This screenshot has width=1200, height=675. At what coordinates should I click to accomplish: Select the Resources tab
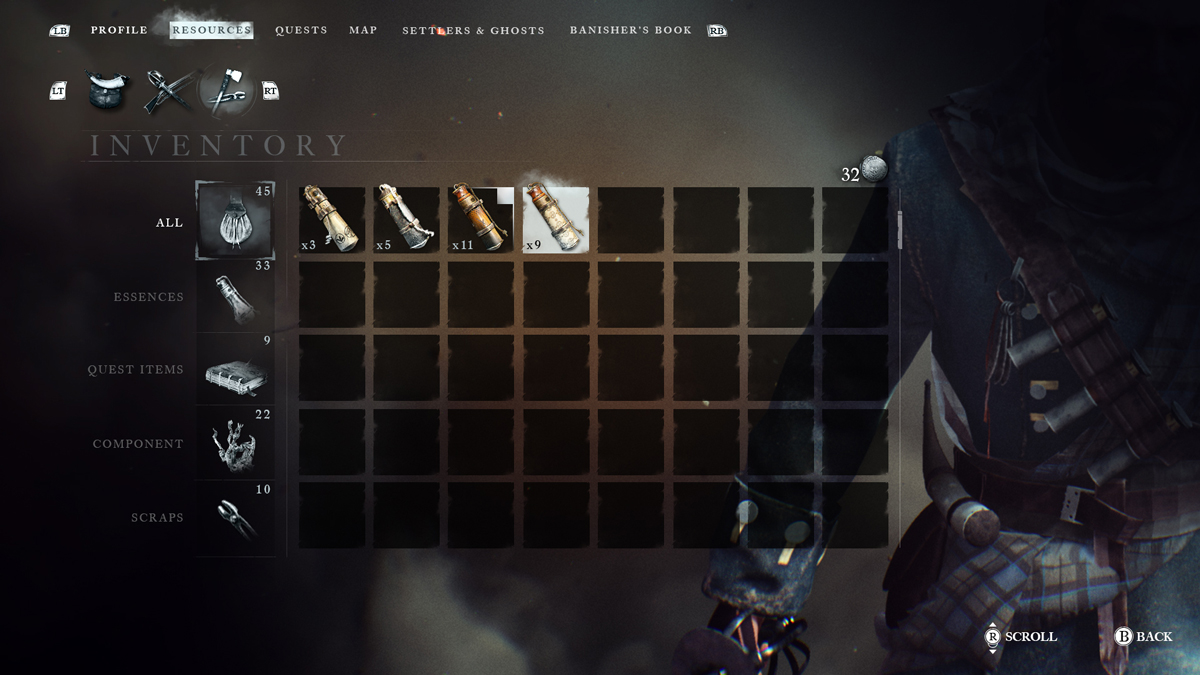(211, 30)
